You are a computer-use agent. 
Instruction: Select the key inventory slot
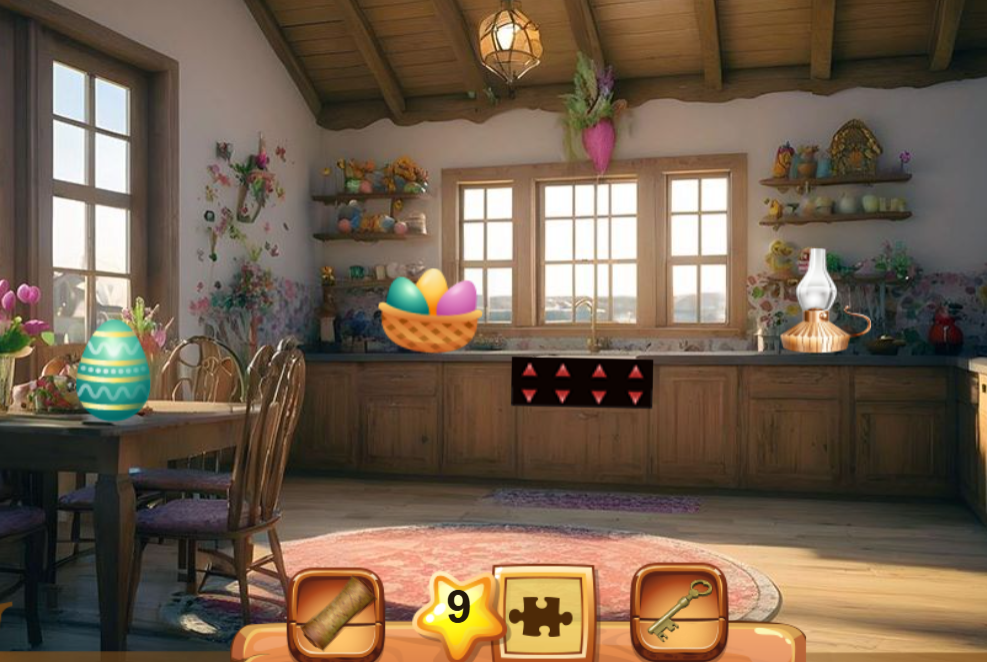click(678, 611)
